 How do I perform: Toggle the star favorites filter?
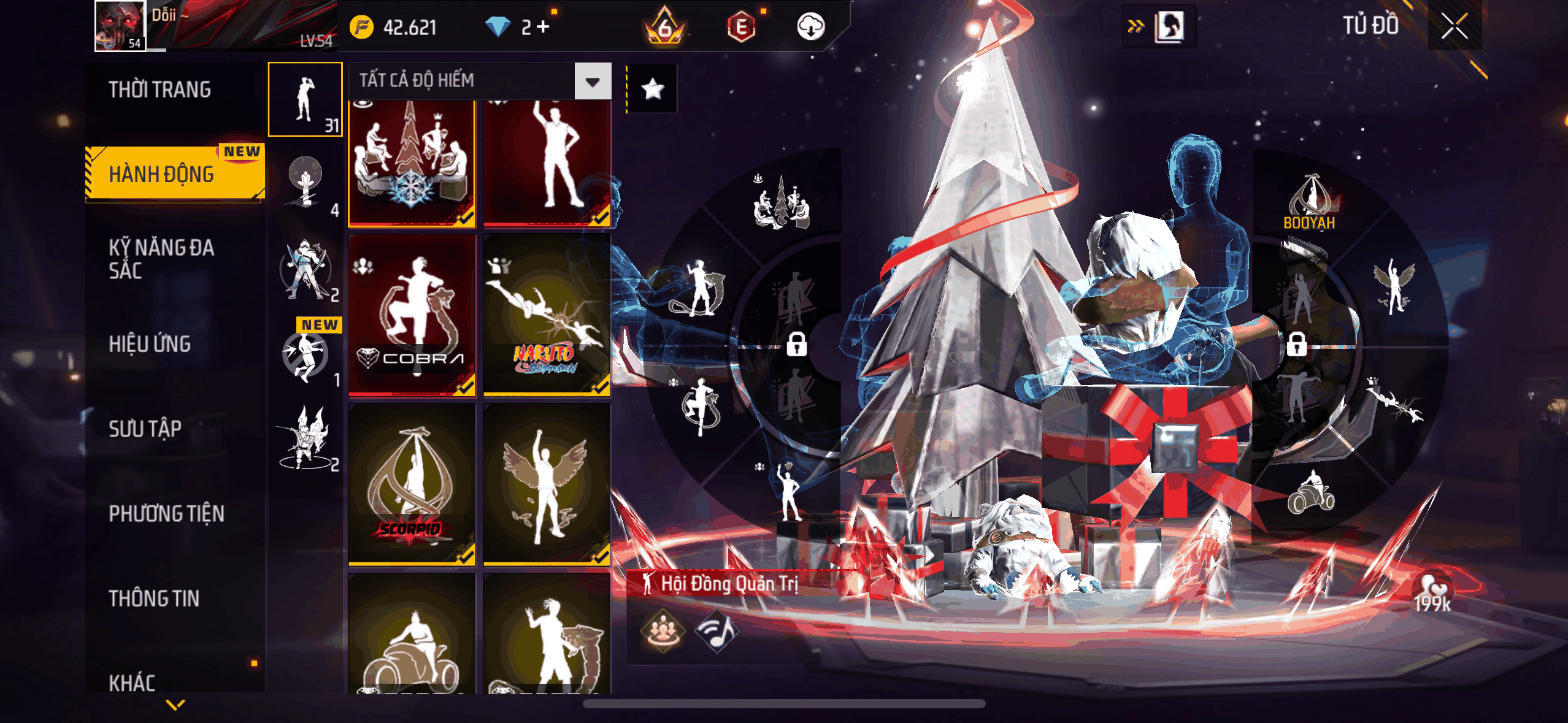pyautogui.click(x=652, y=89)
